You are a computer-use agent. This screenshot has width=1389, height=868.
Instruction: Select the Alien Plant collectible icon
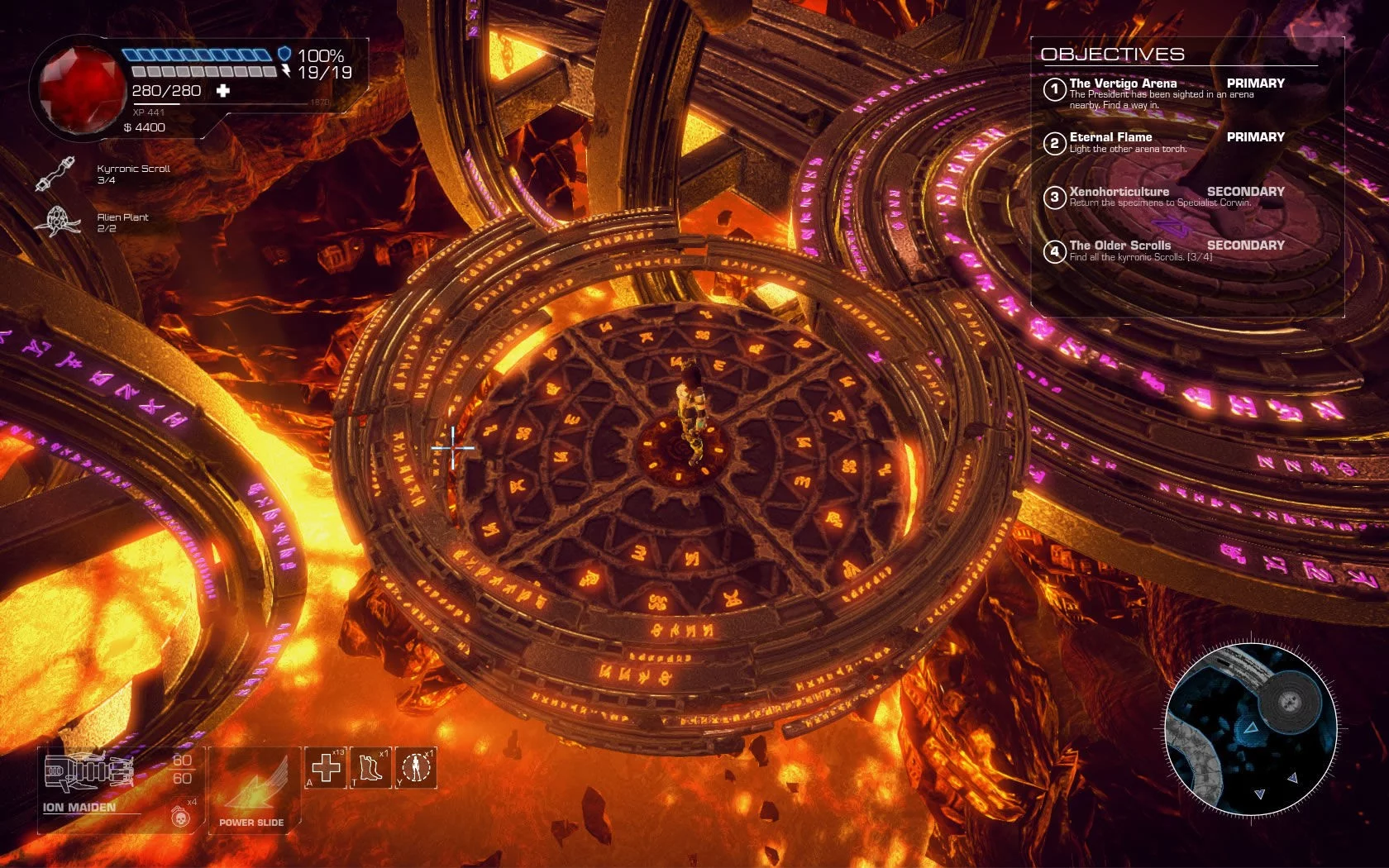[56, 222]
